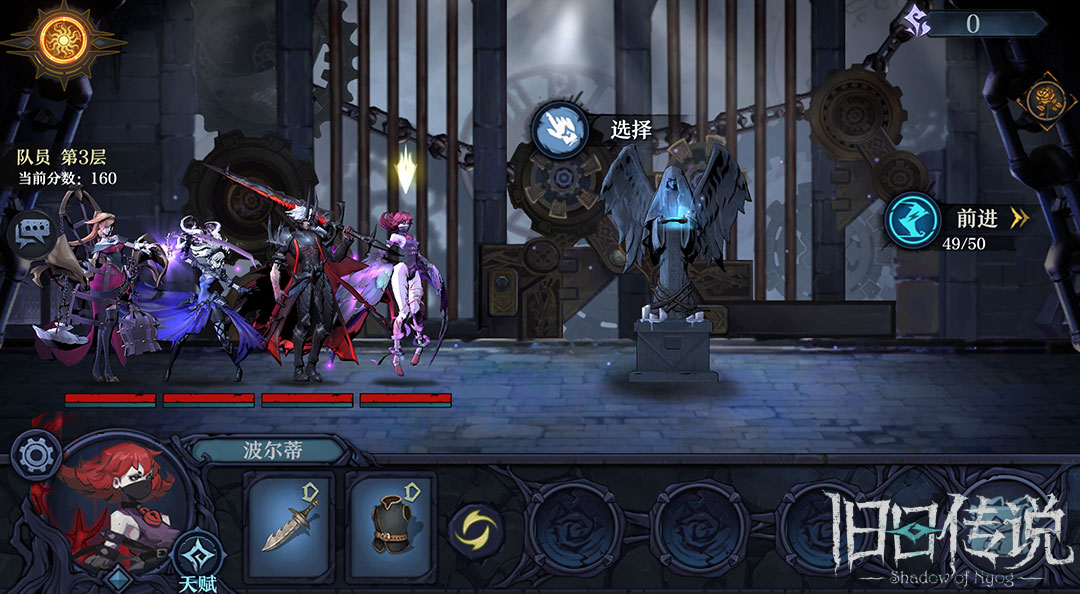
Task: Open the chat bubble panel
Action: [x=31, y=234]
